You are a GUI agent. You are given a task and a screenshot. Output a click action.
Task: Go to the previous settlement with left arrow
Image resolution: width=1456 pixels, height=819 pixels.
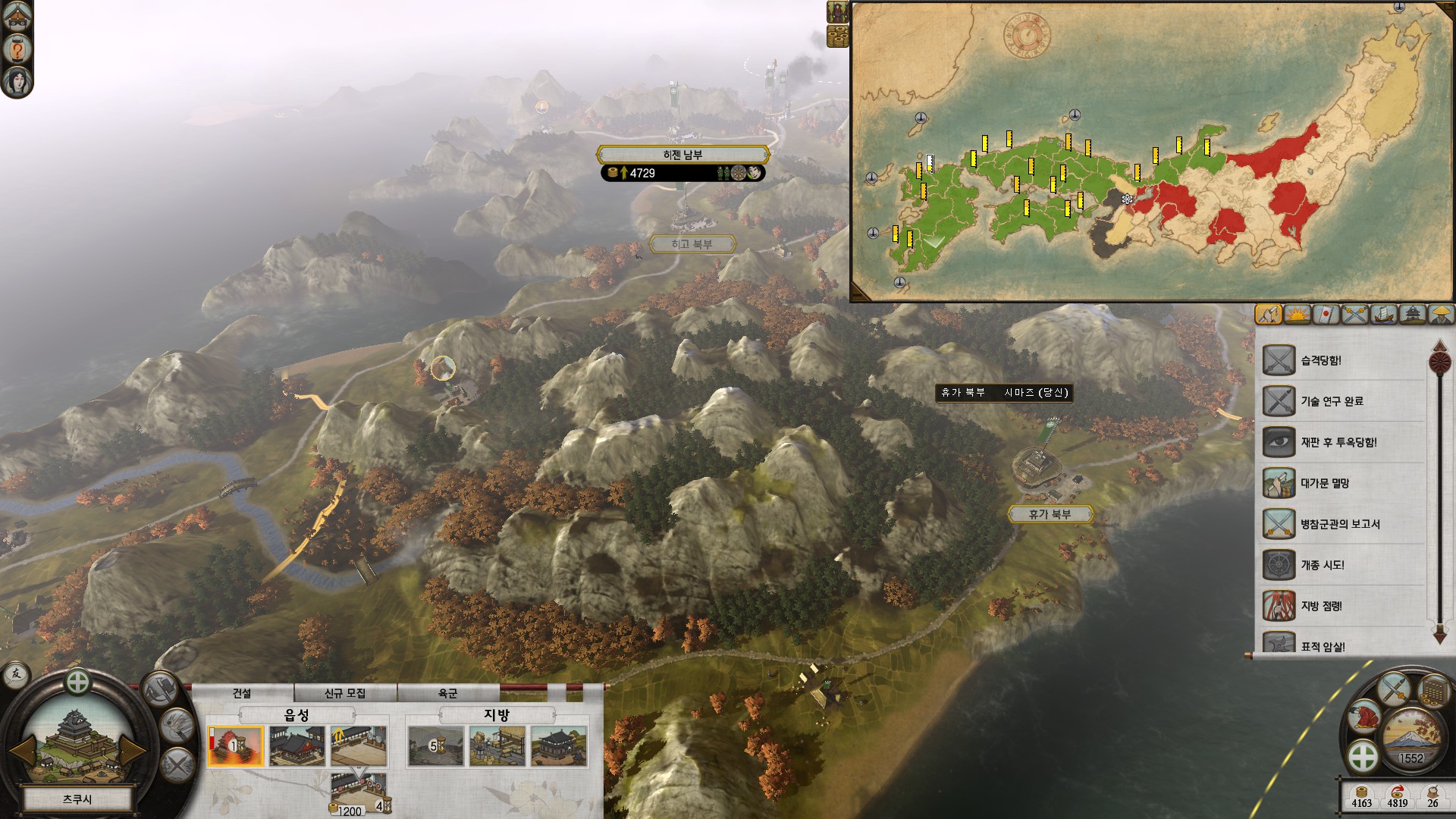coord(23,750)
